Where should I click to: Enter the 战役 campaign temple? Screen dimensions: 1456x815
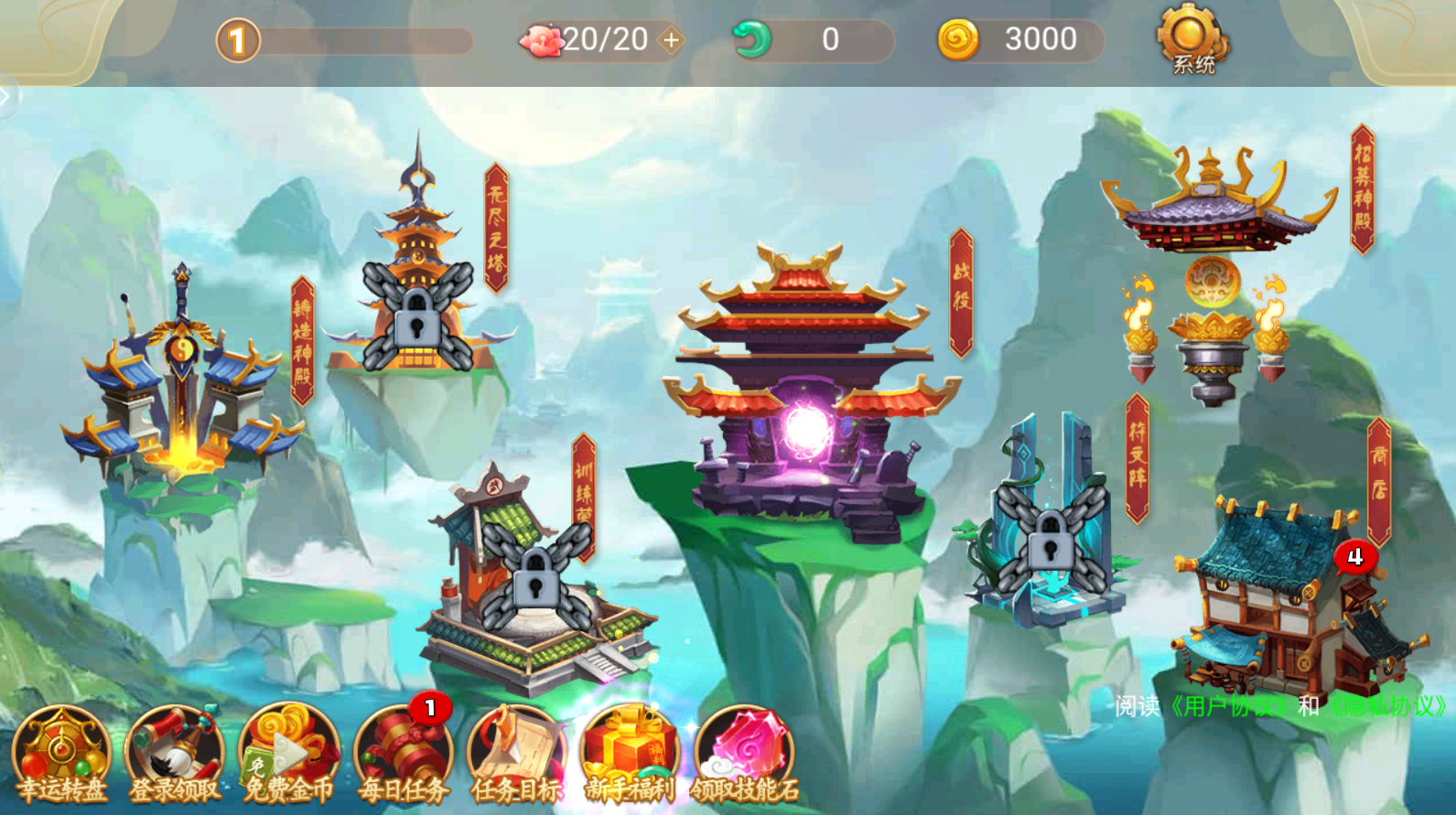(805, 393)
